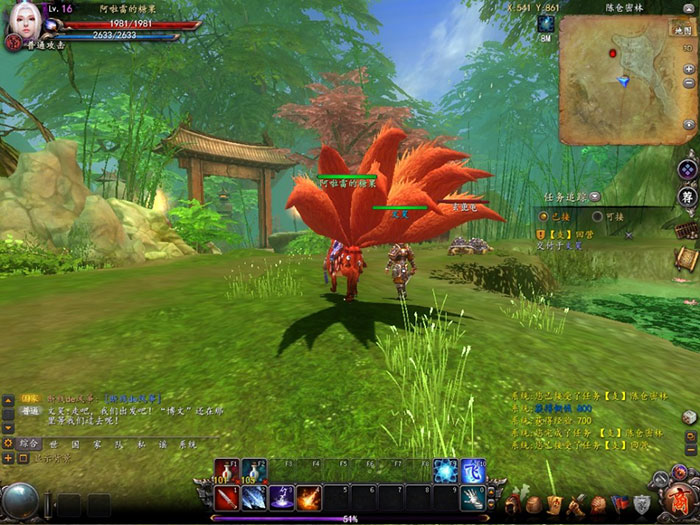The height and width of the screenshot is (525, 700).
Task: Click the minimap zoom-in plus button
Action: (688, 68)
